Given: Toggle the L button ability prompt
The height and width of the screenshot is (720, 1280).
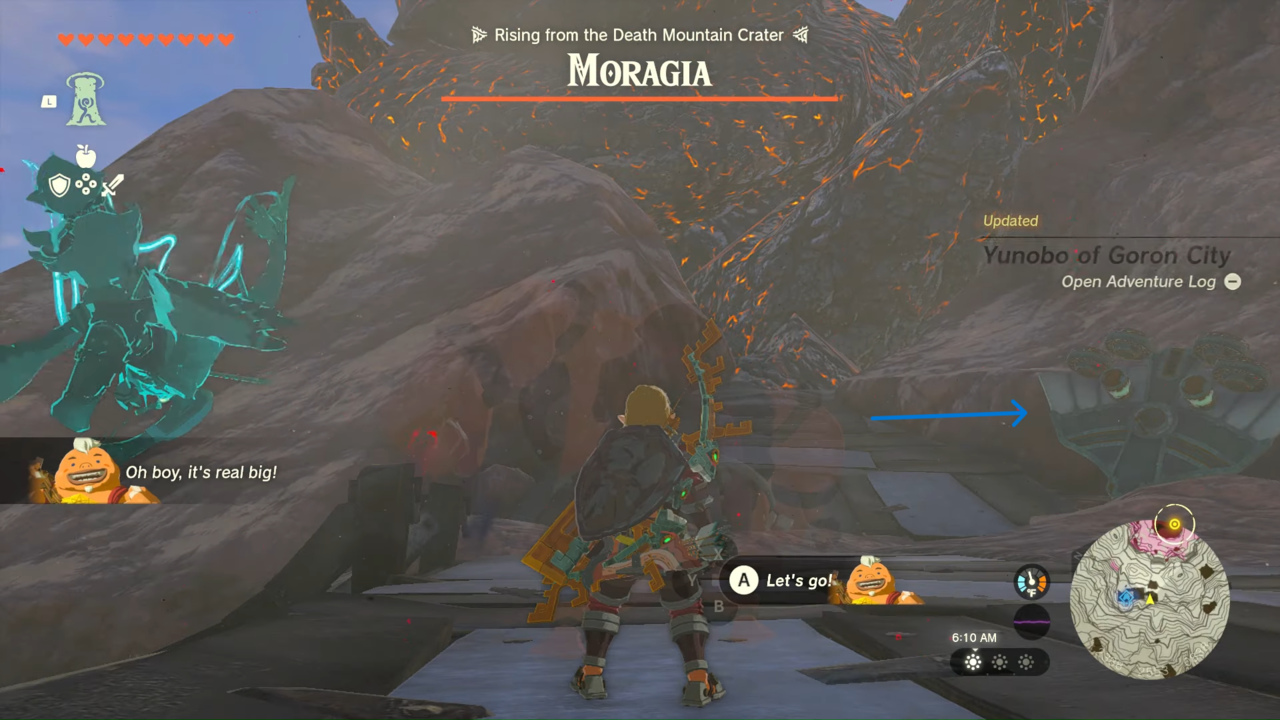Looking at the screenshot, I should 48,101.
